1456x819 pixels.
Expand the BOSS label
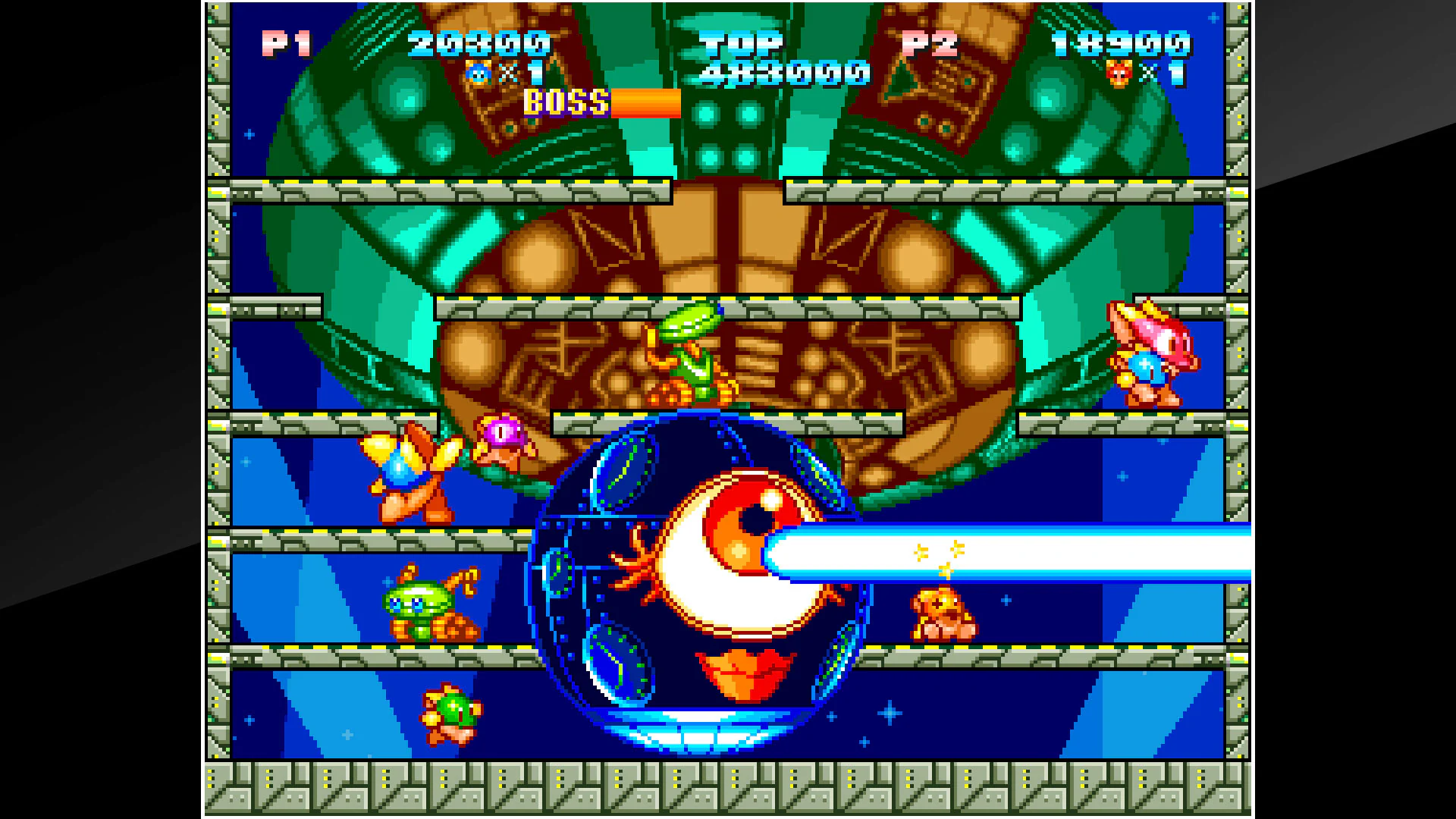565,104
